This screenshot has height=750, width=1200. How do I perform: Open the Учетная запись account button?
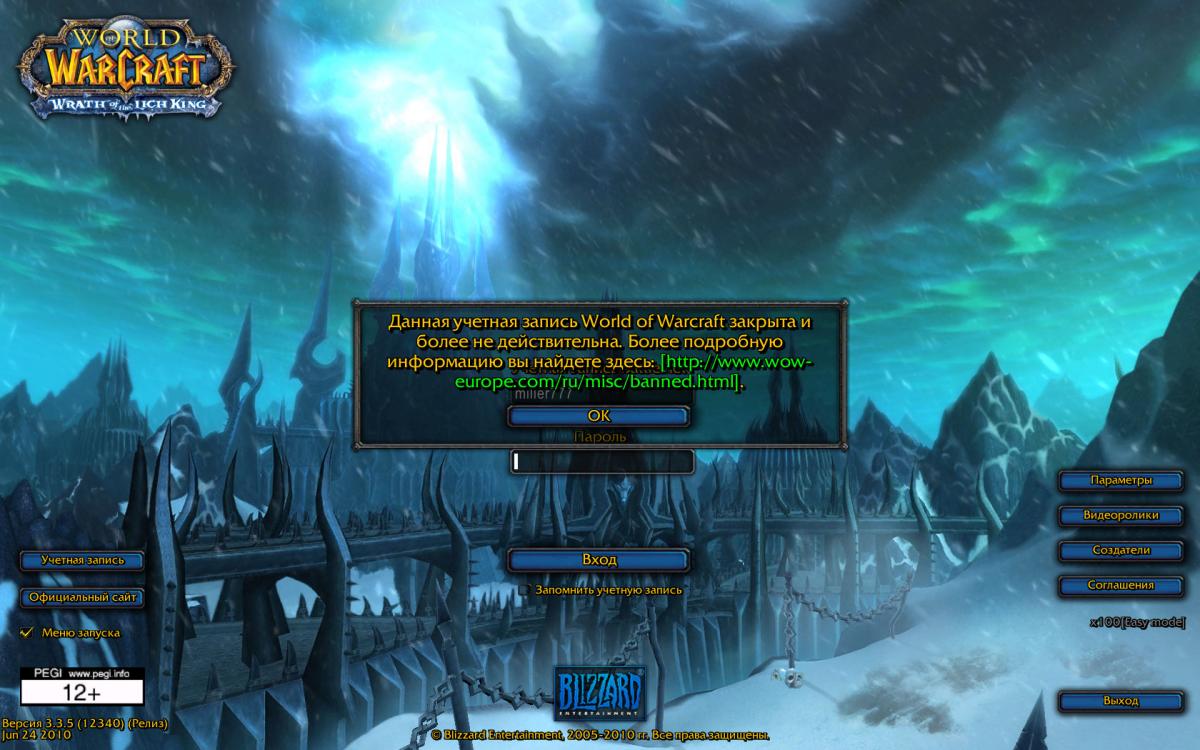click(83, 561)
